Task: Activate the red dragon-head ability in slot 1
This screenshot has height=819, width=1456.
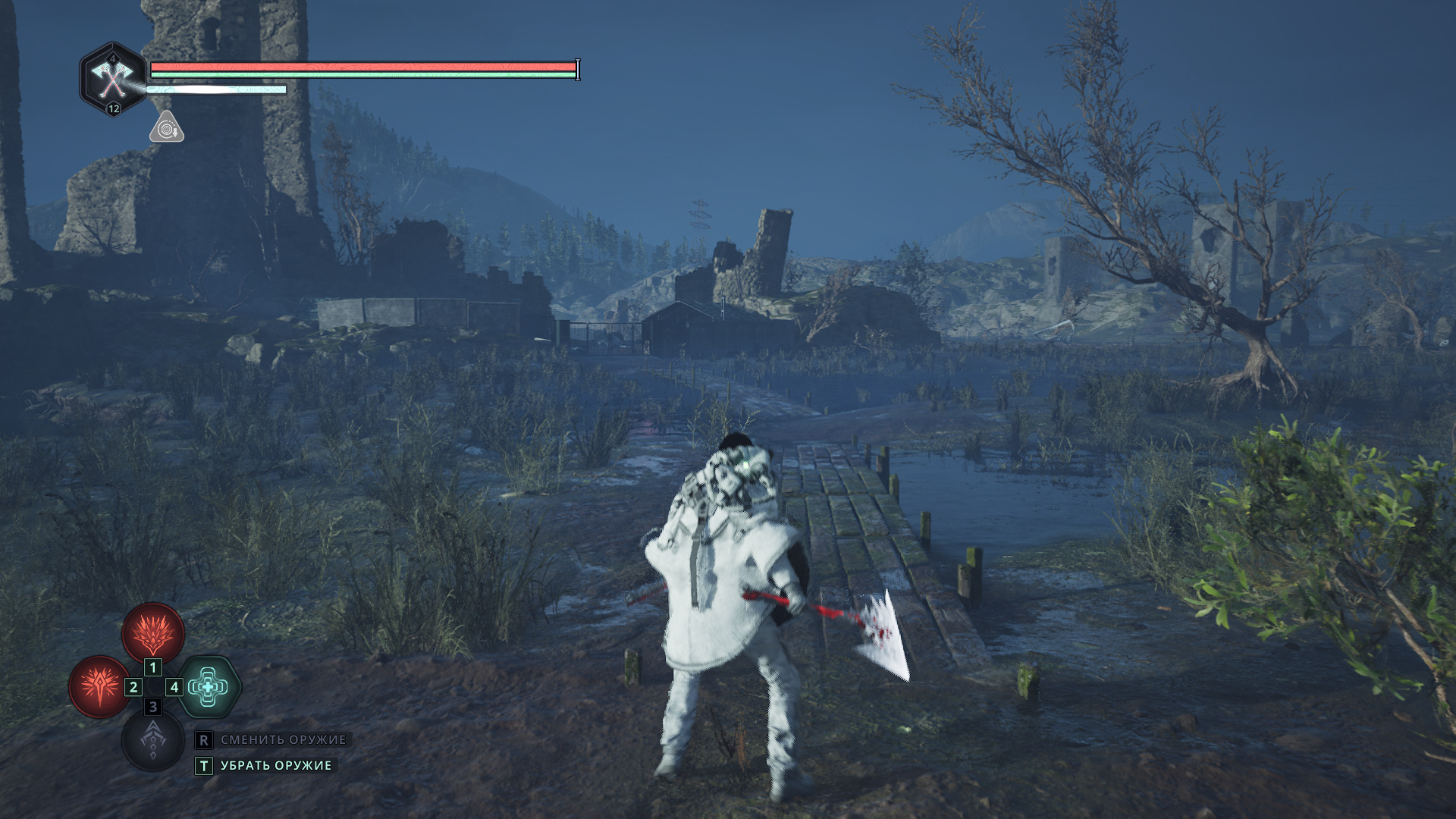Action: coord(153,634)
